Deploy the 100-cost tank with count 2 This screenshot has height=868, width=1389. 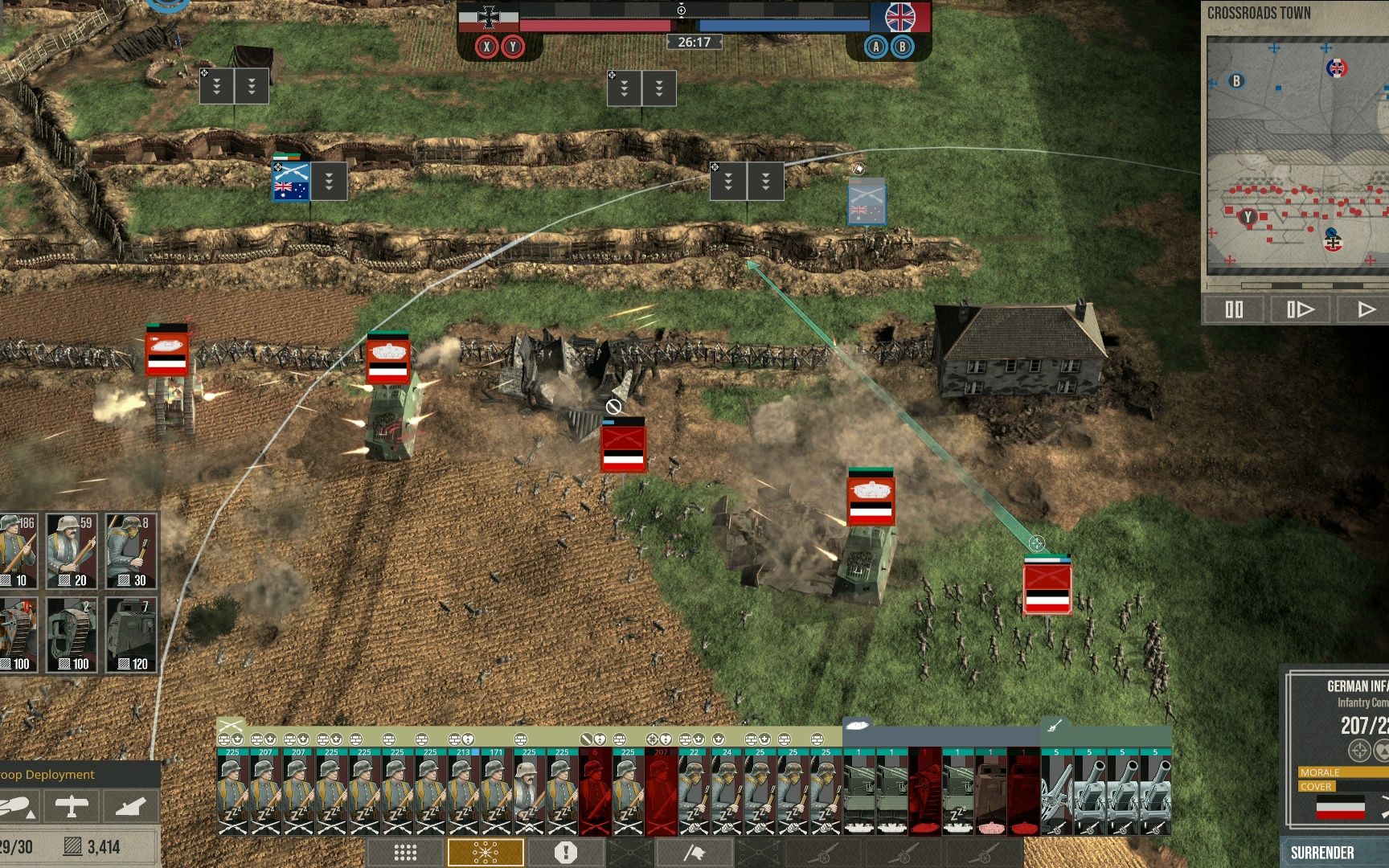pos(72,635)
